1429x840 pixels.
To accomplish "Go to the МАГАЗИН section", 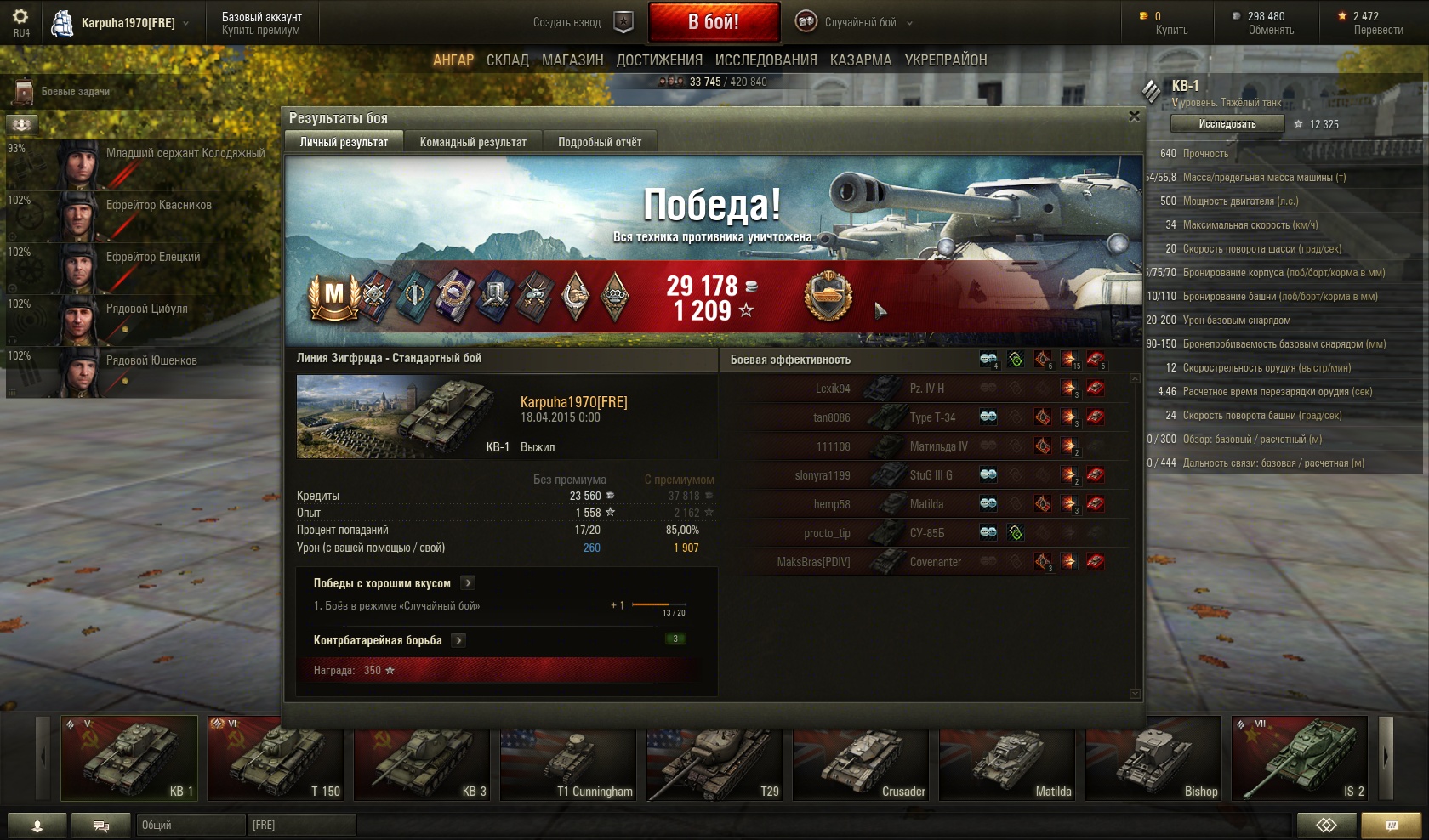I will (x=572, y=60).
